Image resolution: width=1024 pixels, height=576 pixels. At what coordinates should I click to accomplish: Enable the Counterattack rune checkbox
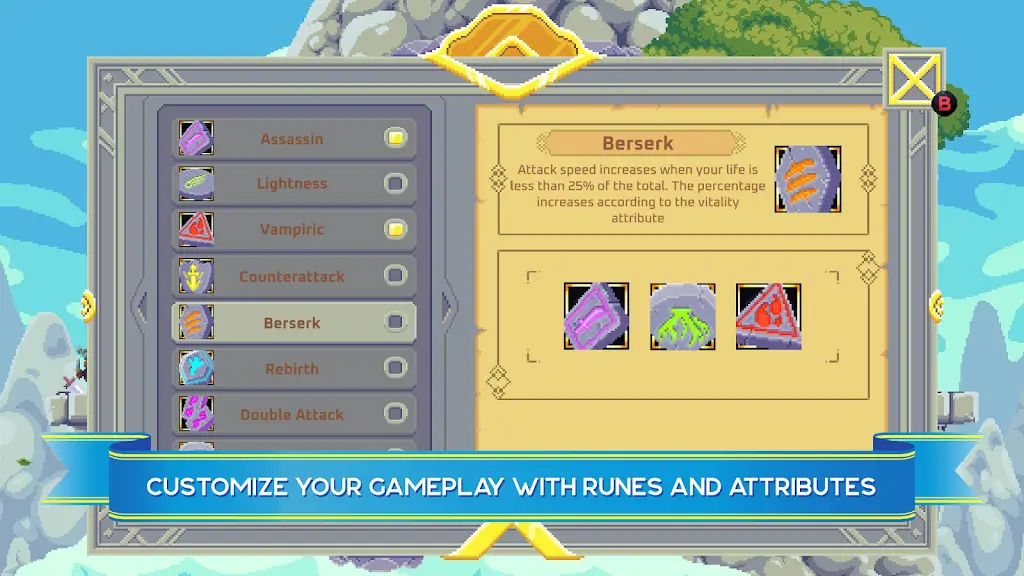point(396,275)
